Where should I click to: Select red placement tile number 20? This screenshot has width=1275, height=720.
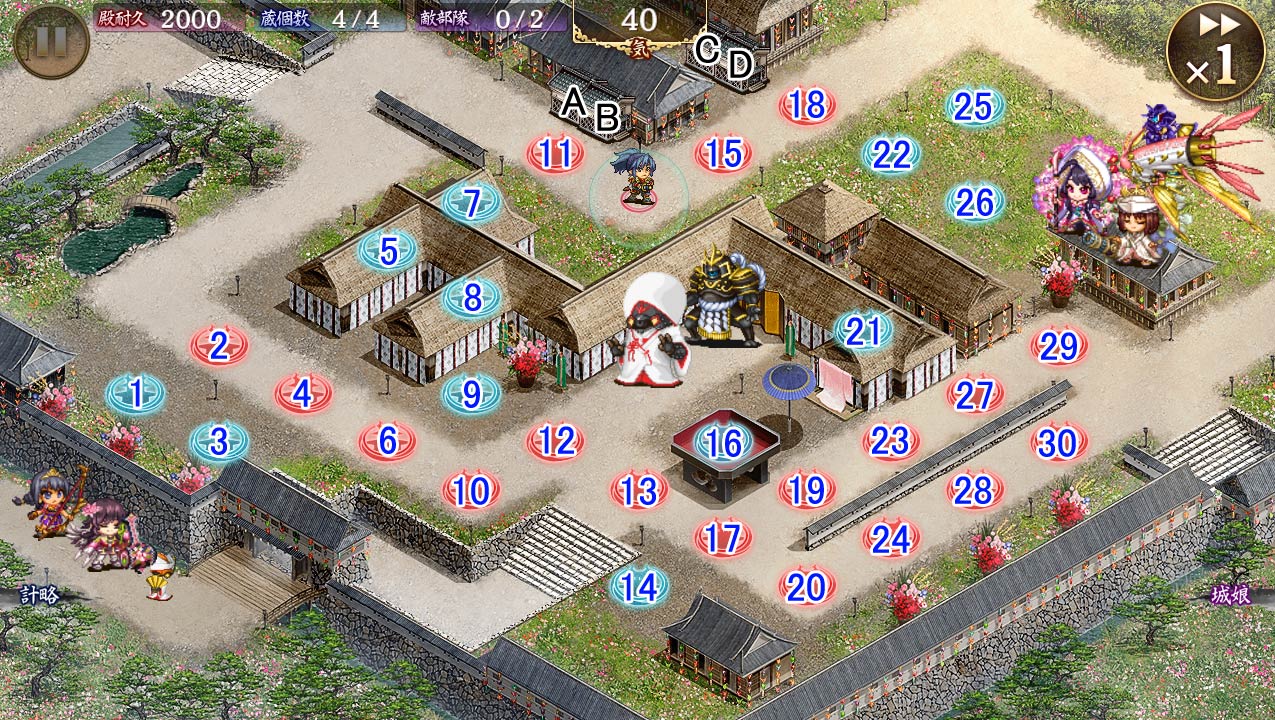click(x=807, y=587)
